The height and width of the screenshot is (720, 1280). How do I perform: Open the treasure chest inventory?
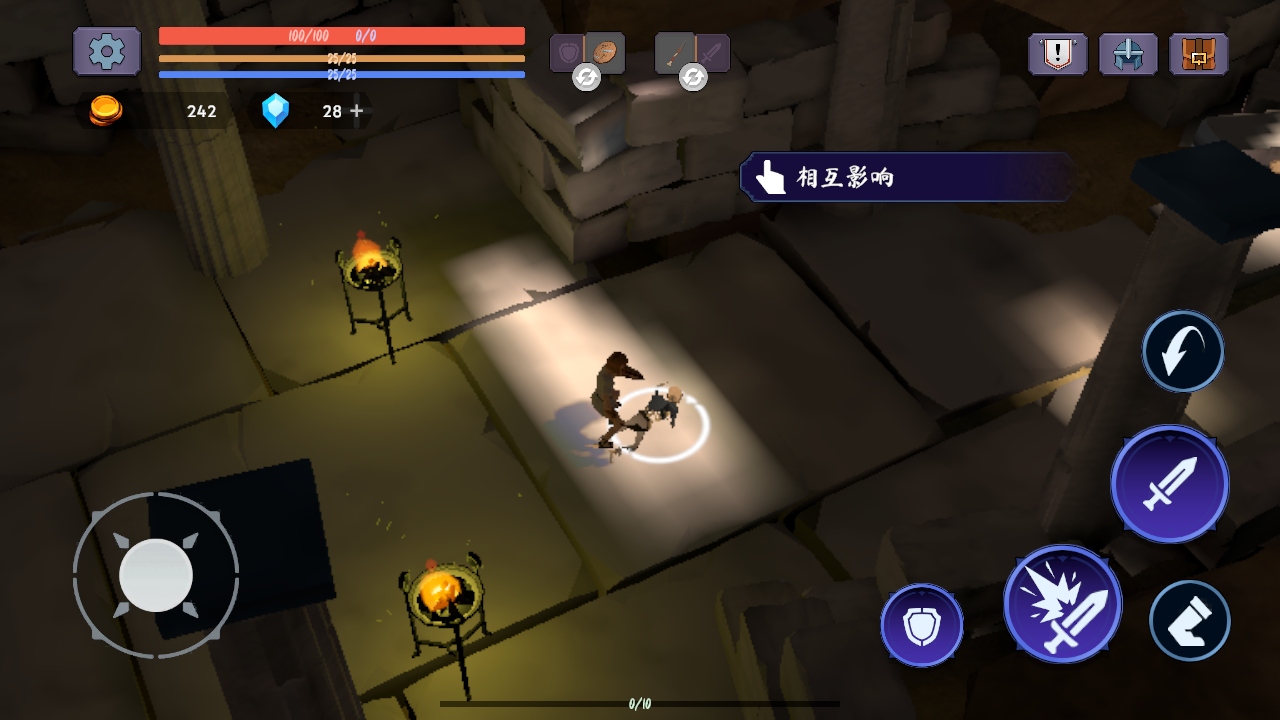pyautogui.click(x=1198, y=54)
